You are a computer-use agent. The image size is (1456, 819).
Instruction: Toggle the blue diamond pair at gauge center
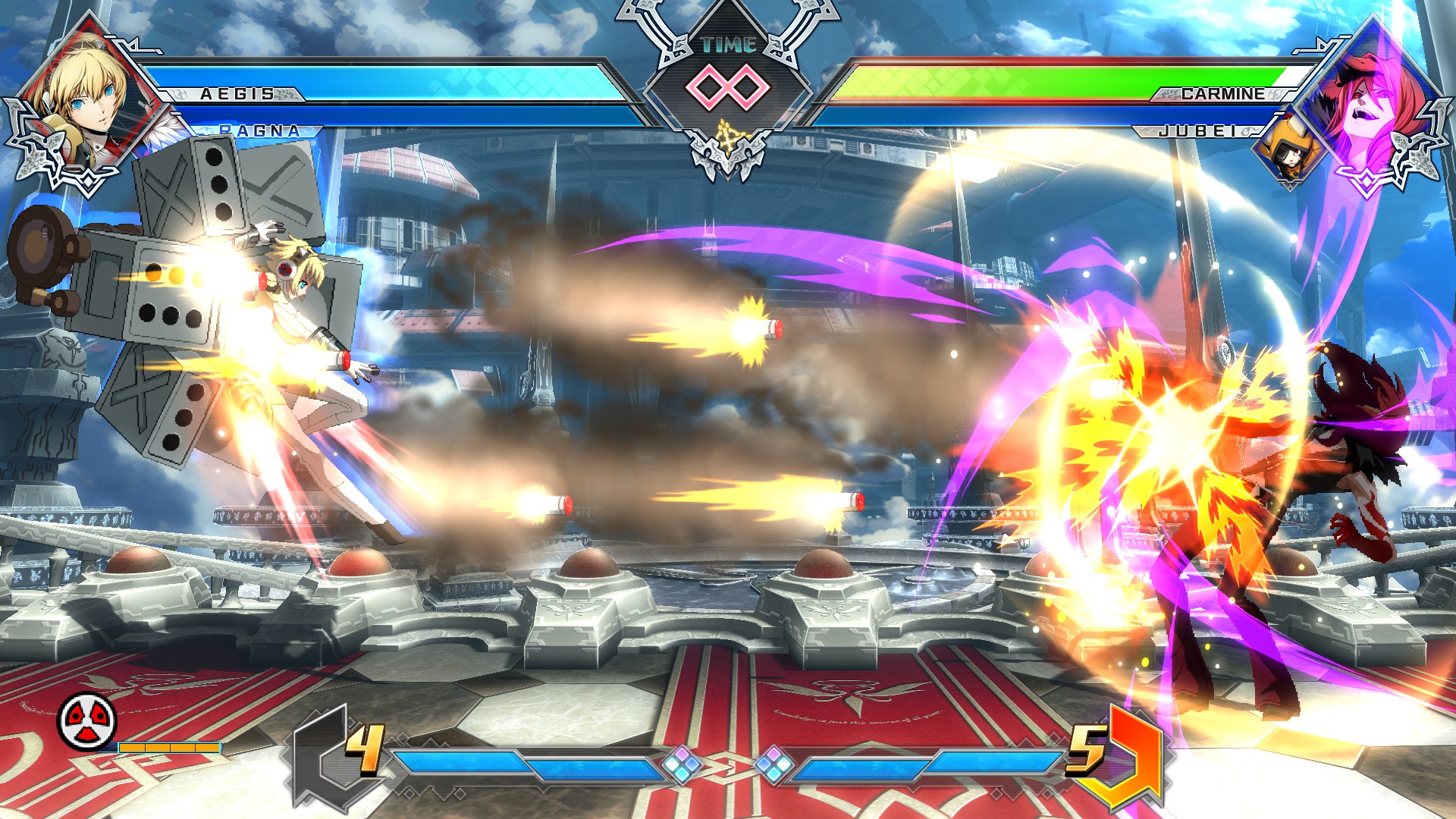pyautogui.click(x=730, y=765)
